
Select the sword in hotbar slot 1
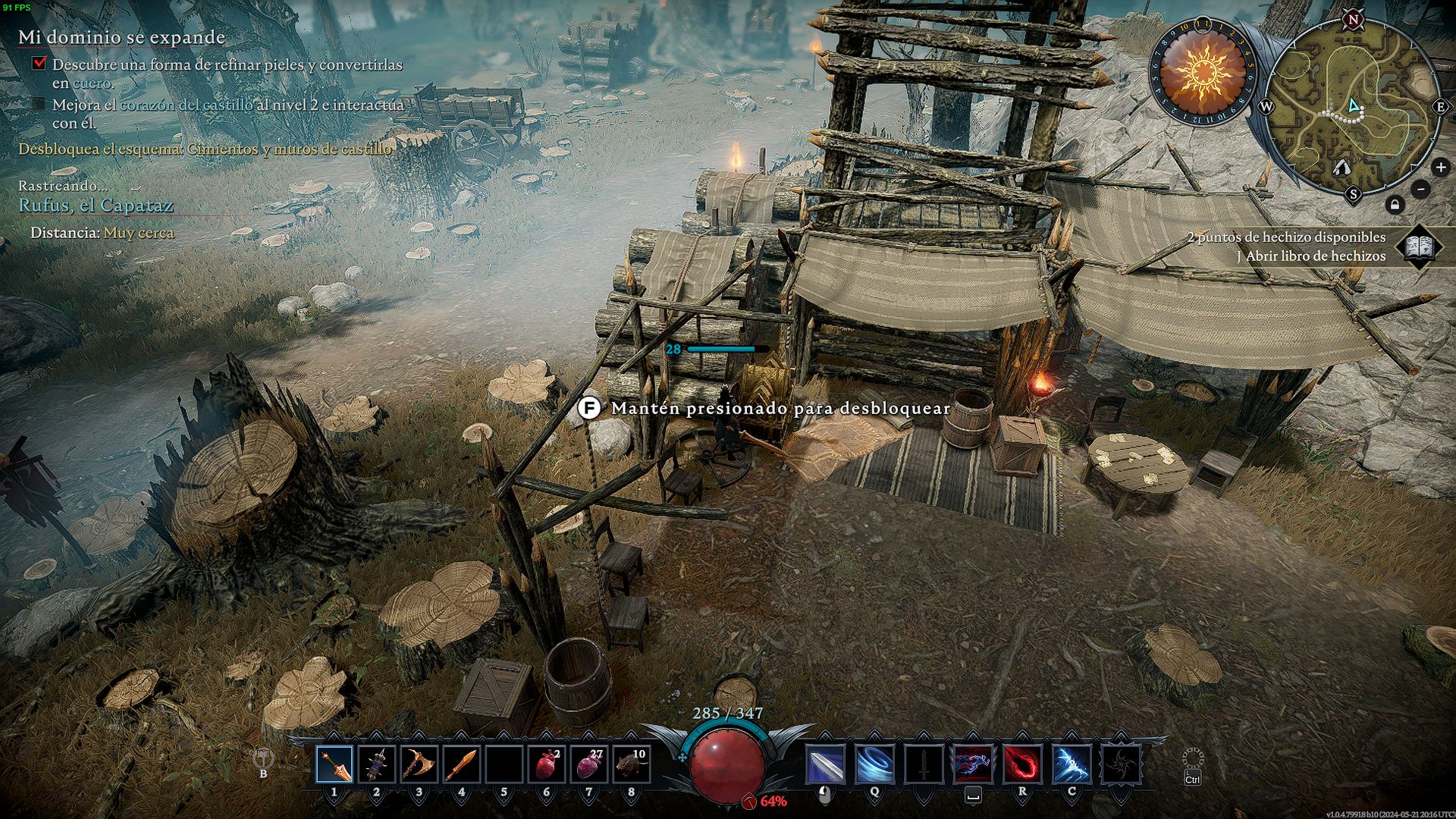pos(334,764)
